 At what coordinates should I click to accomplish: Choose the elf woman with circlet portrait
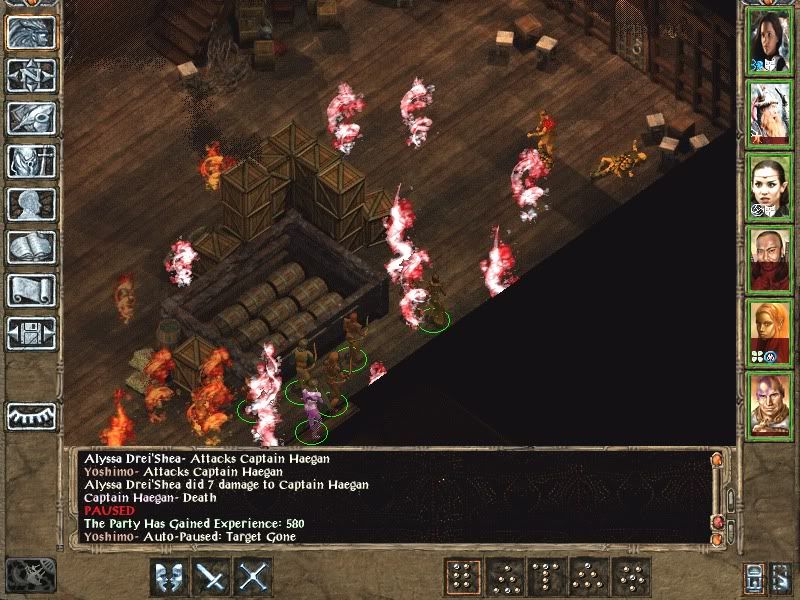[769, 187]
